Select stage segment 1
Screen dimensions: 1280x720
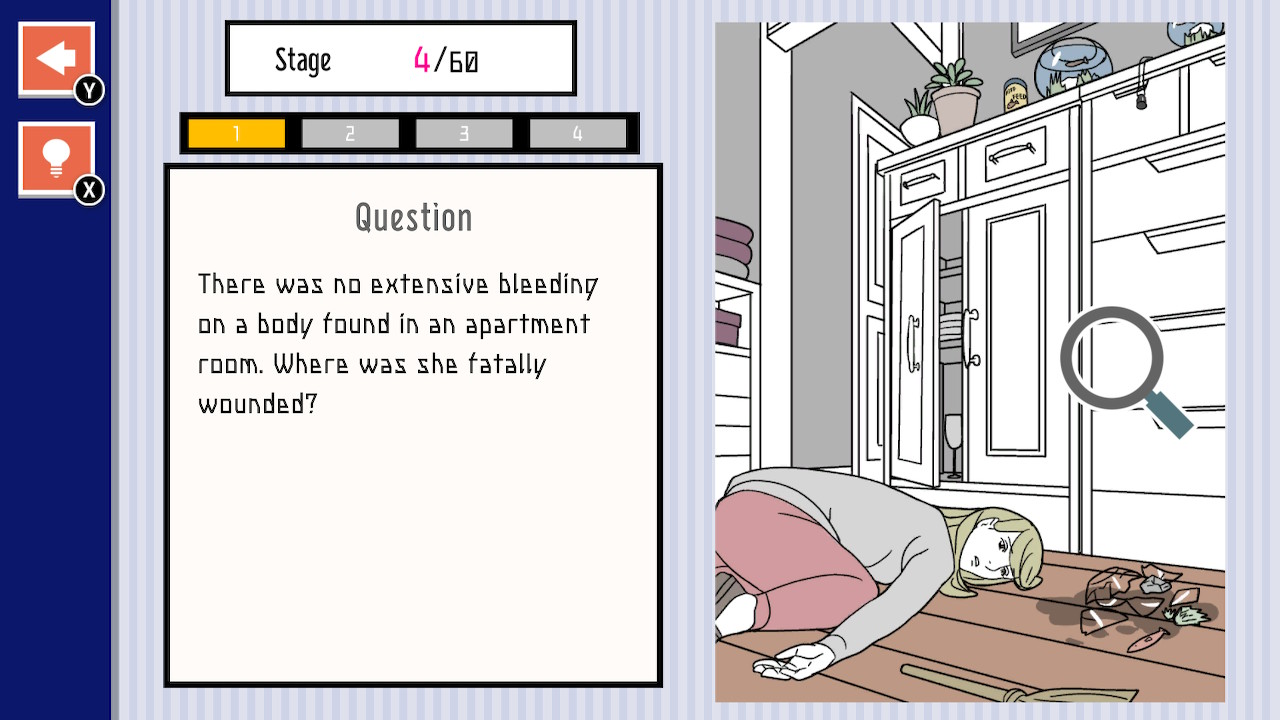[234, 132]
